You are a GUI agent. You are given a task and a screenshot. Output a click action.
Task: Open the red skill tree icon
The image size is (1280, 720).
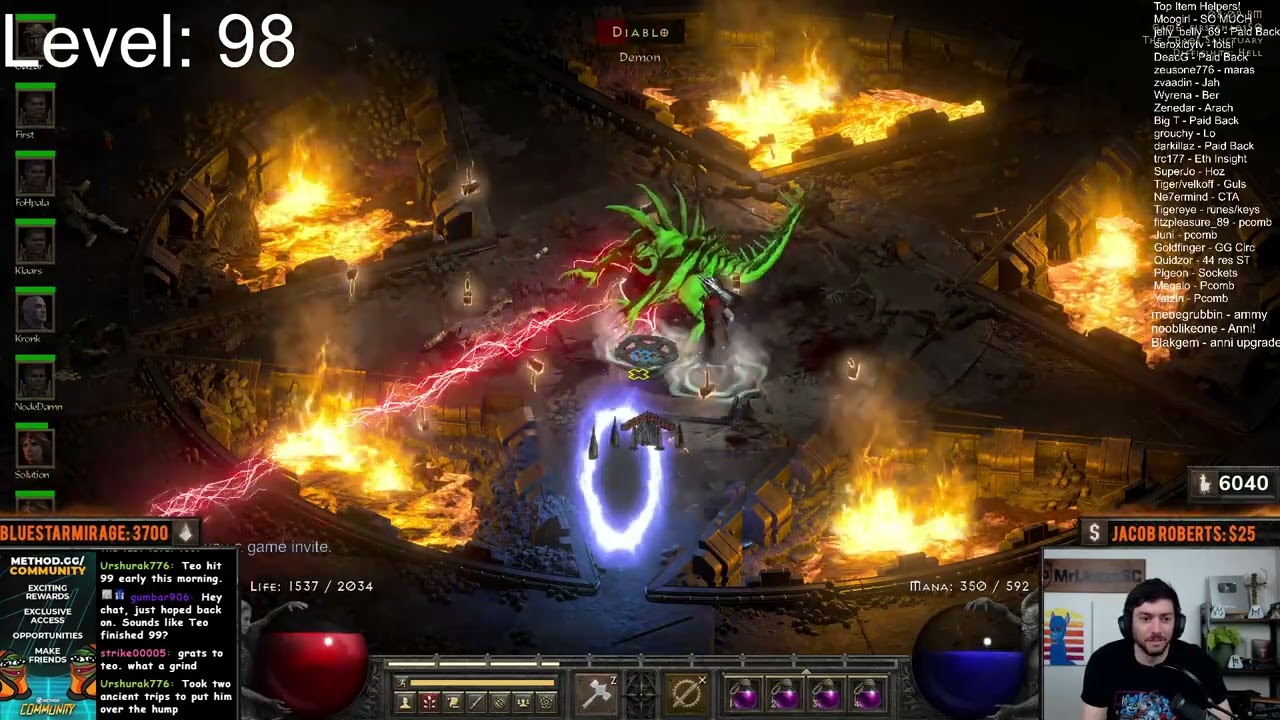[x=429, y=702]
